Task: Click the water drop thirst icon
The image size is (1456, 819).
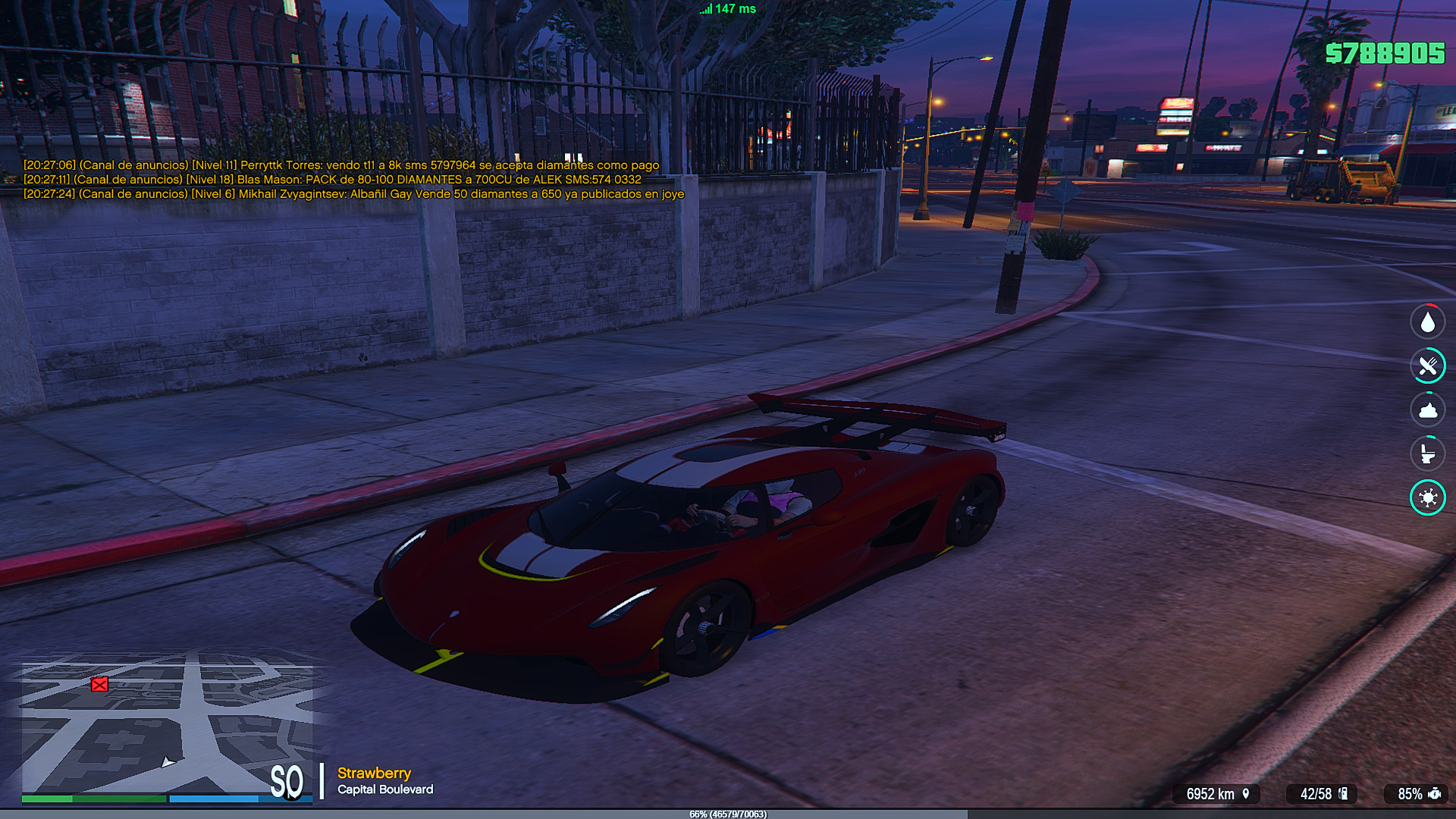Action: pyautogui.click(x=1427, y=322)
